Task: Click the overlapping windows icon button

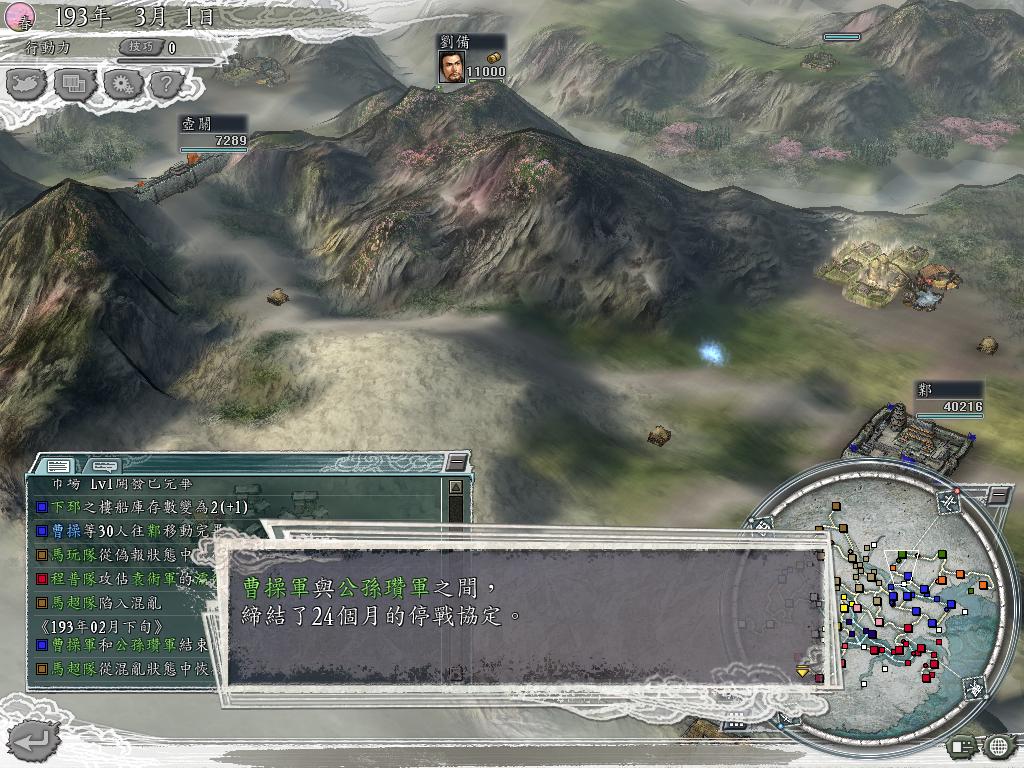Action: tap(74, 83)
